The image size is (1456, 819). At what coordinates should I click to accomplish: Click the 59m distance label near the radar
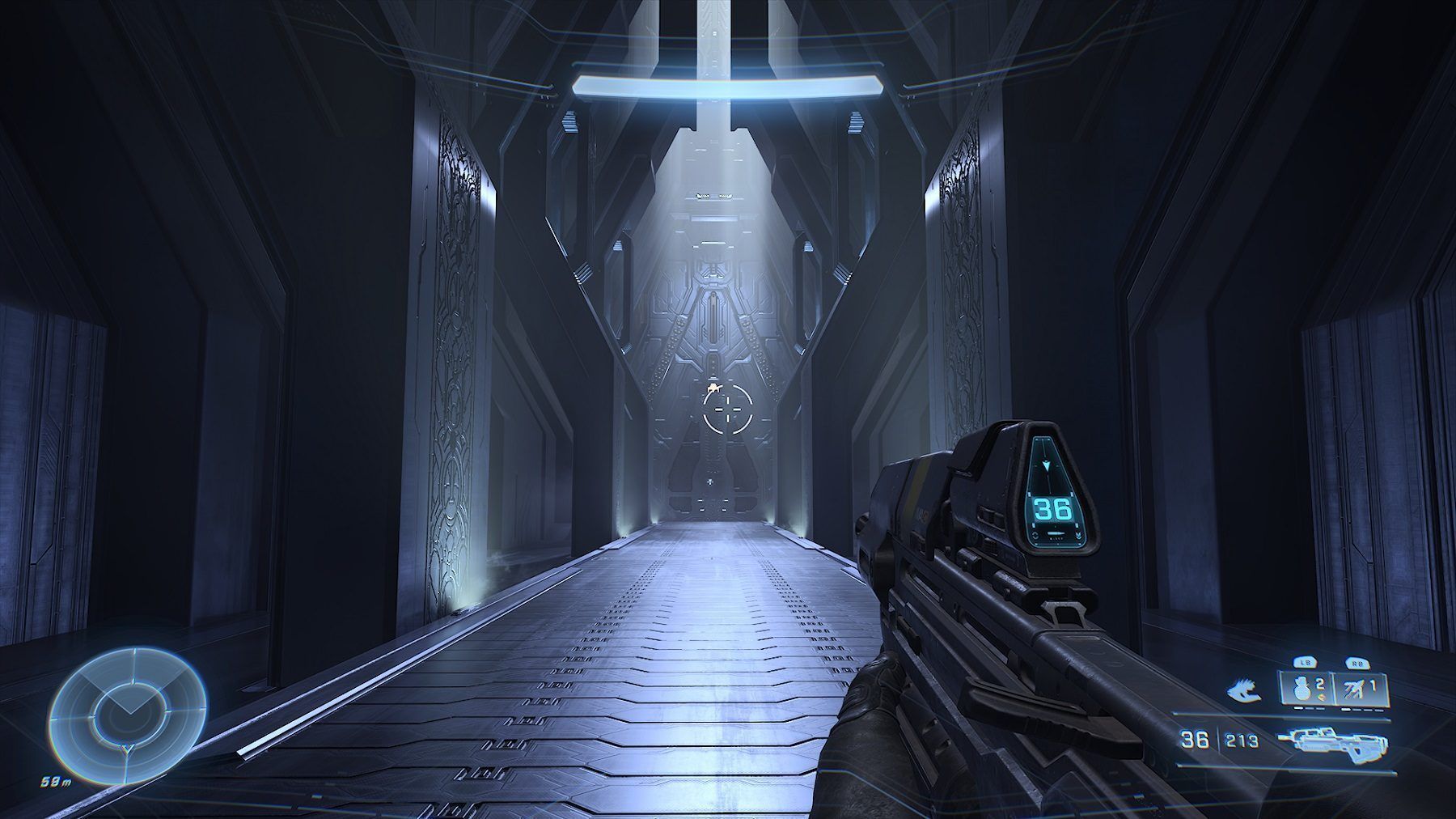click(x=56, y=781)
